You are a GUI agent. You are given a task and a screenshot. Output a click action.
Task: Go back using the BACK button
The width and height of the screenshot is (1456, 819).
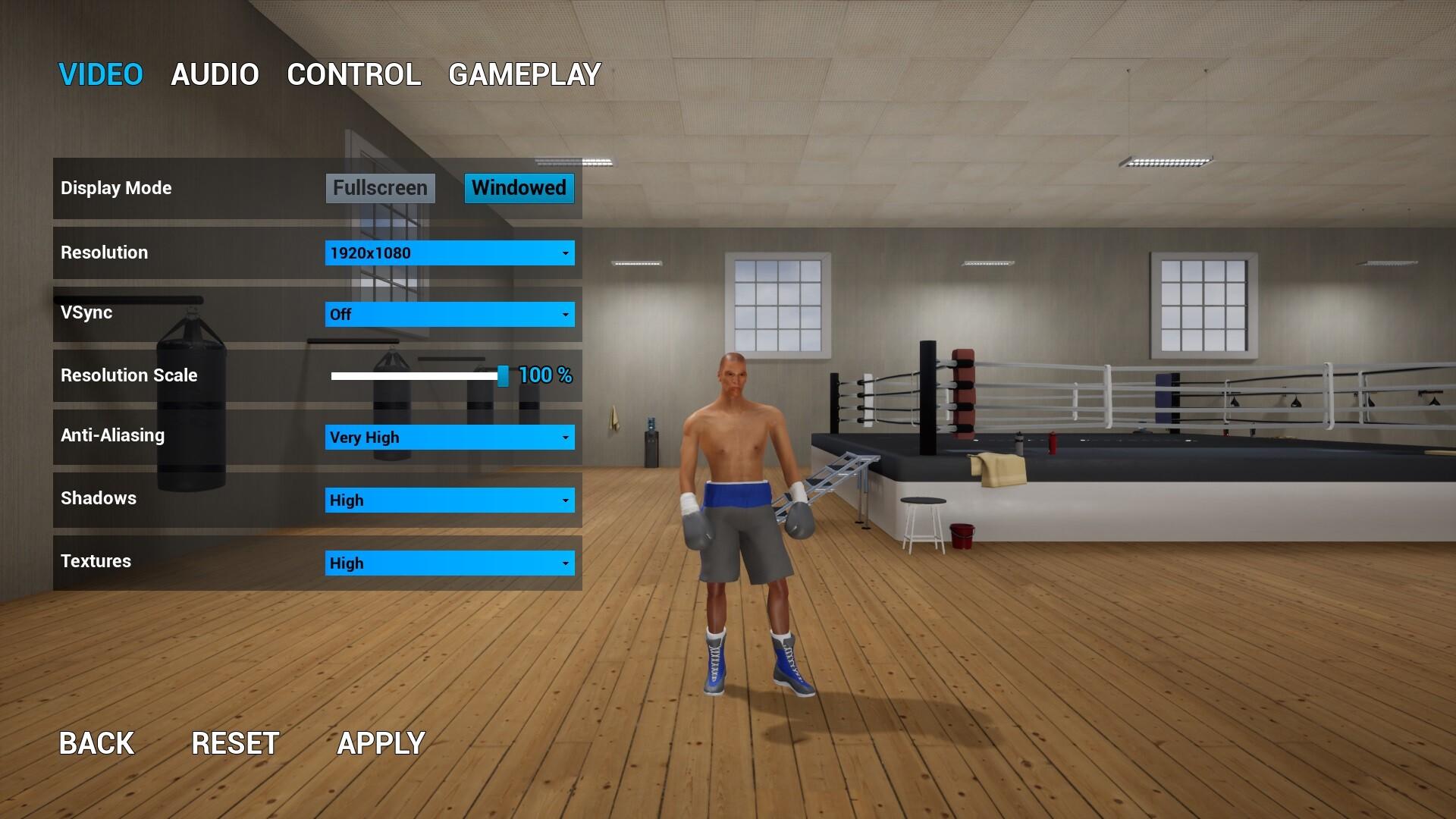click(x=96, y=743)
